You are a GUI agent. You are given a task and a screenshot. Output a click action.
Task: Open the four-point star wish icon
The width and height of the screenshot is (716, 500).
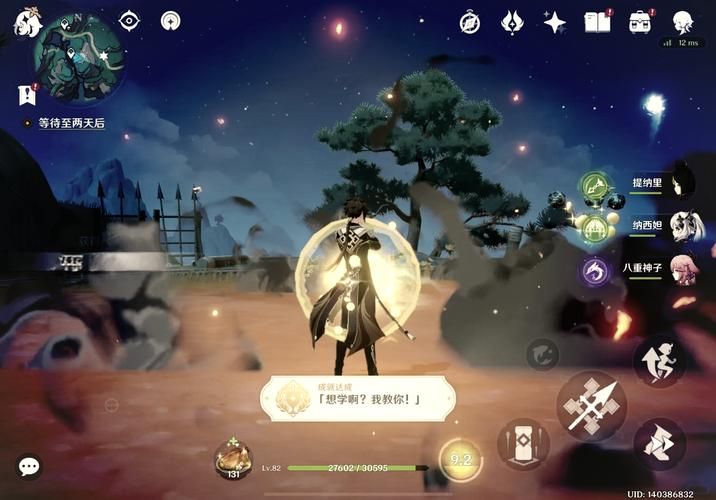(x=554, y=22)
